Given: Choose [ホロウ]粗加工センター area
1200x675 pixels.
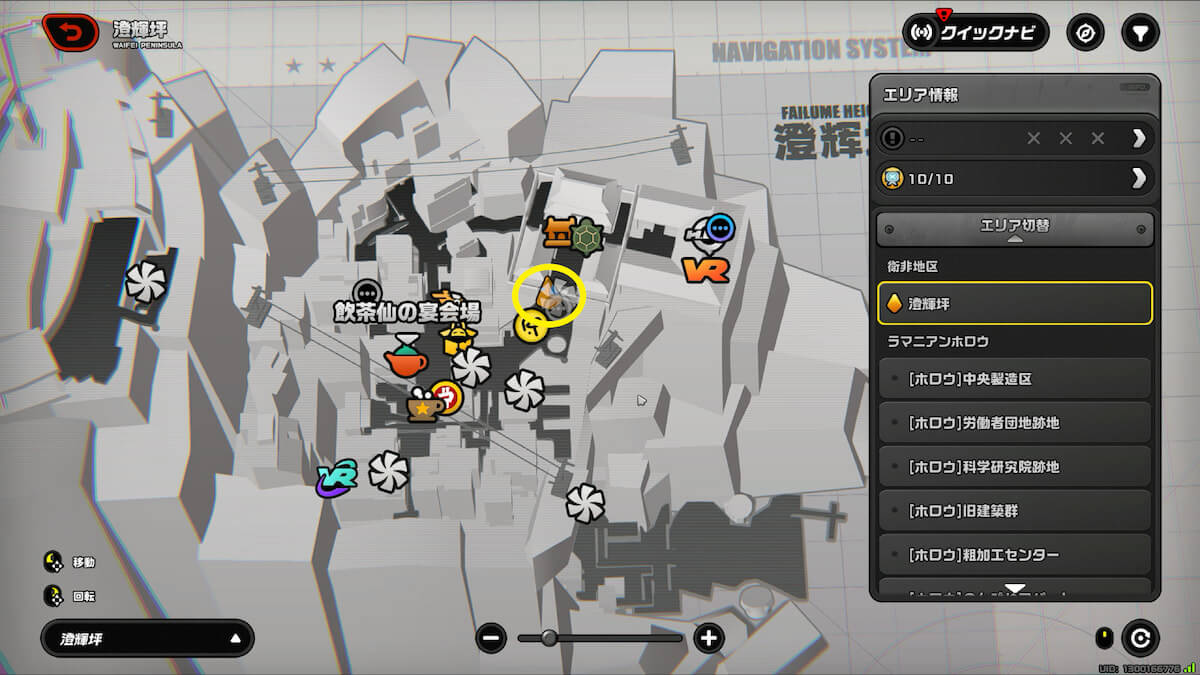Looking at the screenshot, I should pyautogui.click(x=1015, y=555).
